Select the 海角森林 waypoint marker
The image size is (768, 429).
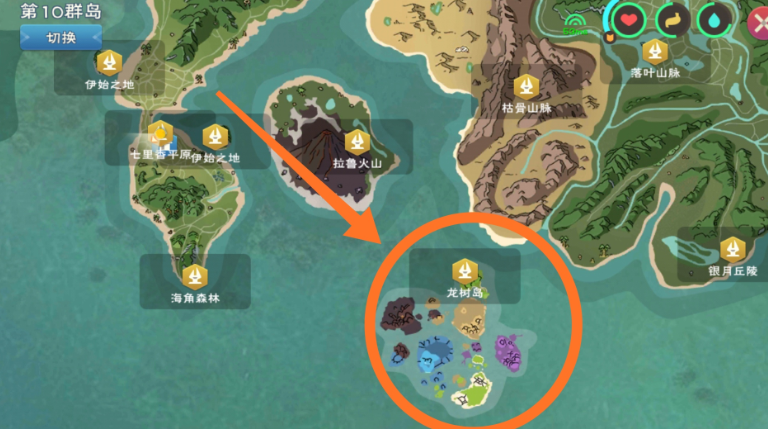194,275
